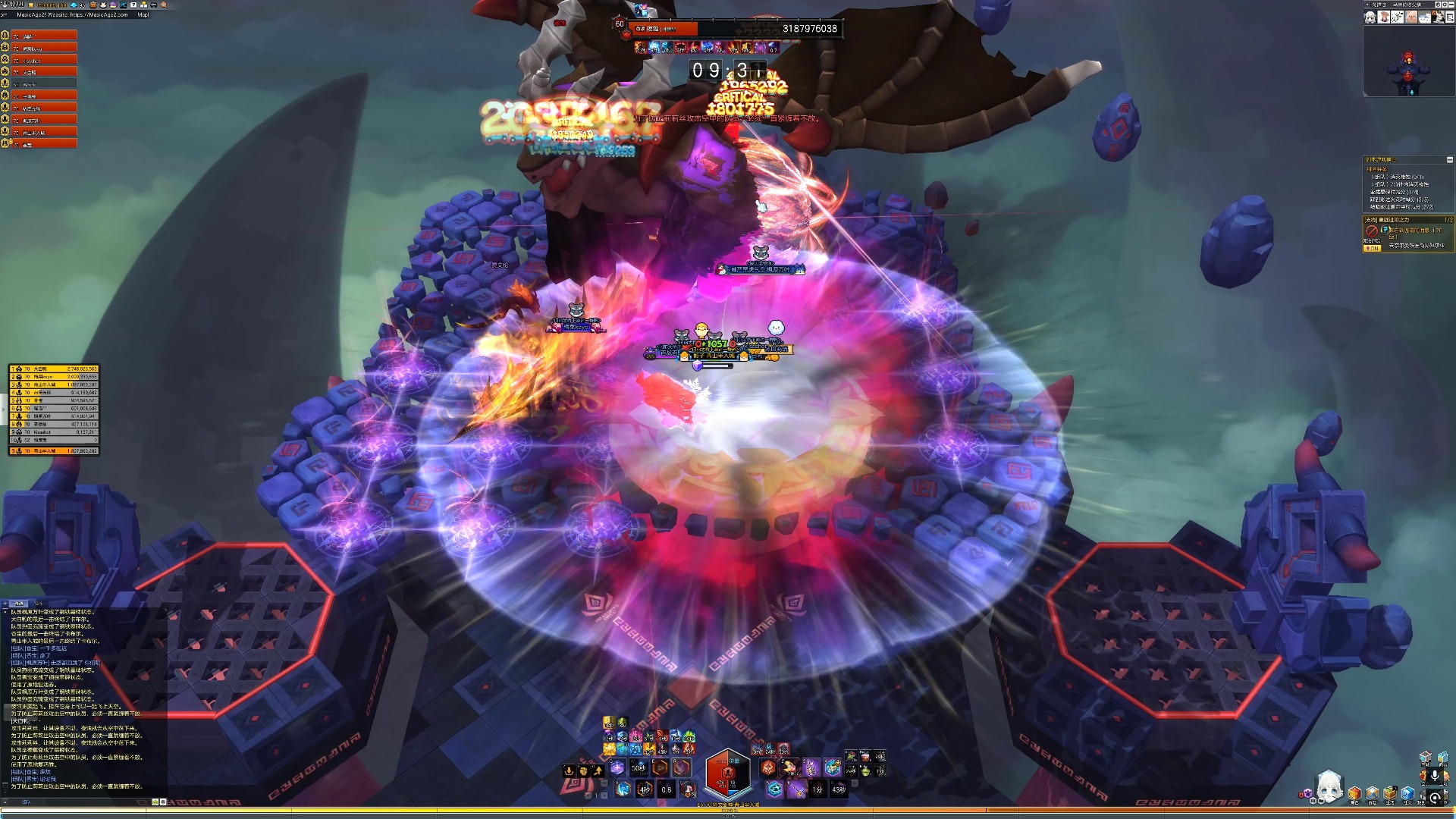Open the red cube character menu icon
The image size is (1456, 819).
[x=1354, y=794]
